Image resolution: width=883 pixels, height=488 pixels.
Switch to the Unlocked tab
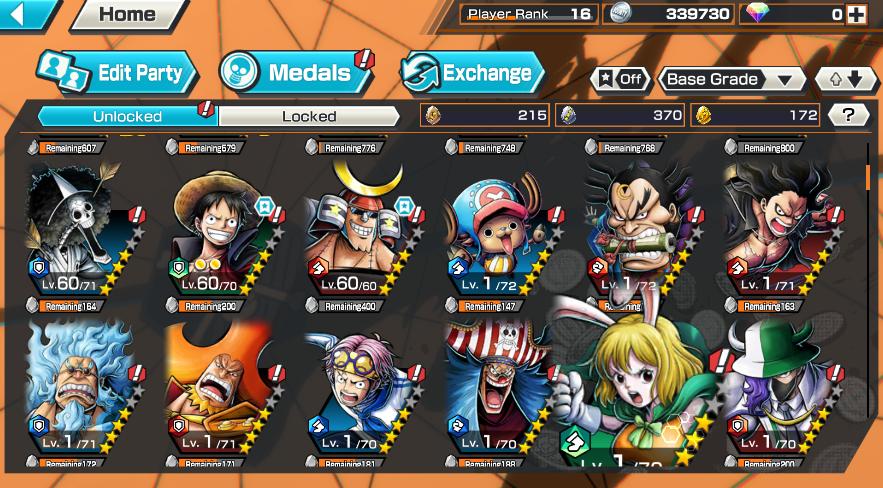127,116
